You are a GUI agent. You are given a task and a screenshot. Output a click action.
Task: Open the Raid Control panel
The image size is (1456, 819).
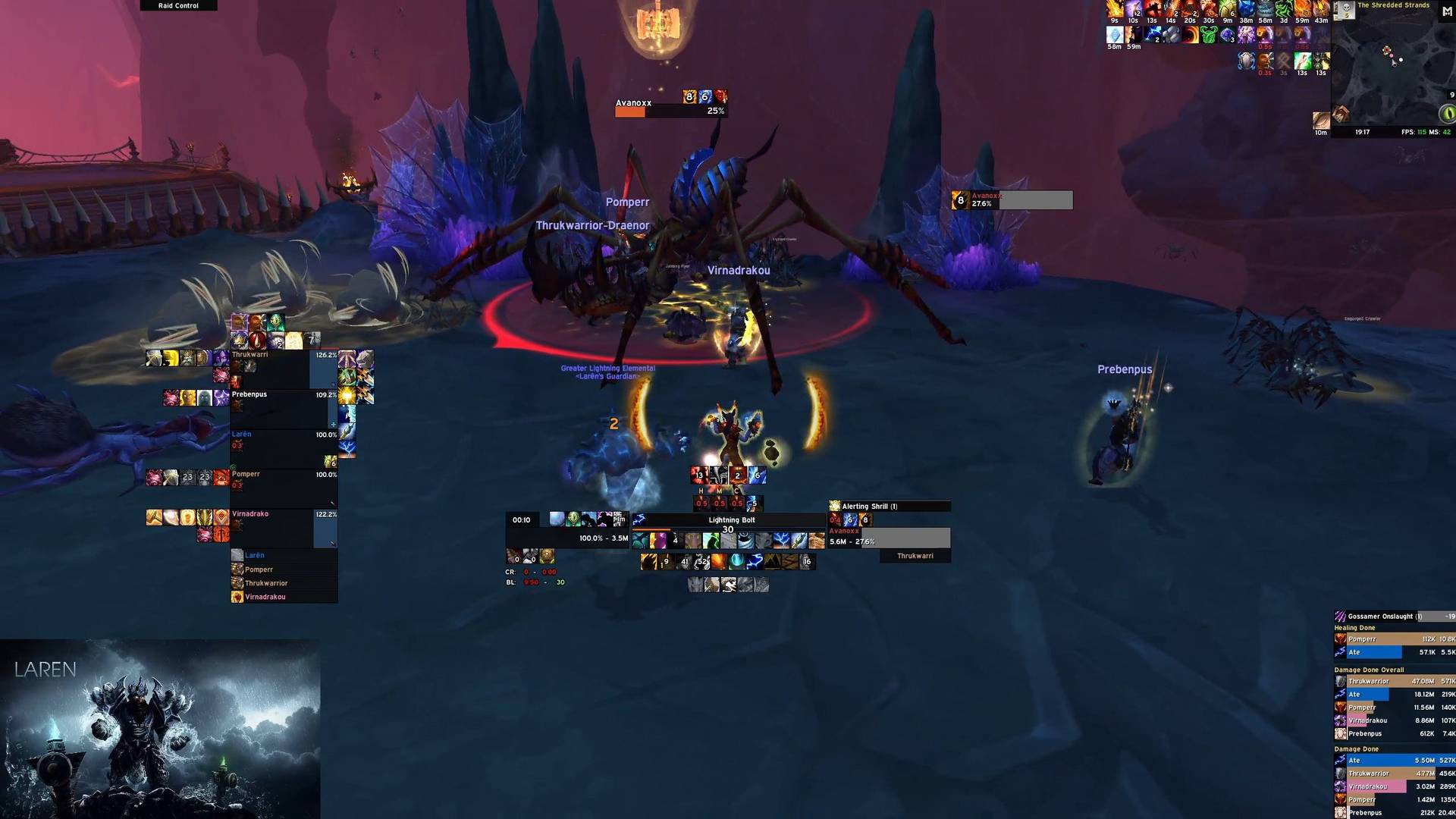[x=178, y=5]
